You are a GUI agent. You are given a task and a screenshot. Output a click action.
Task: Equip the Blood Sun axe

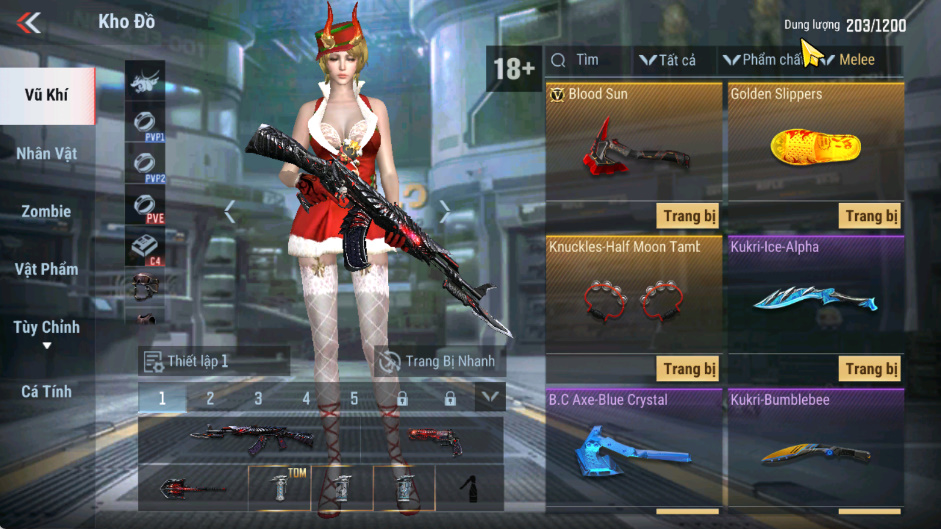[689, 216]
